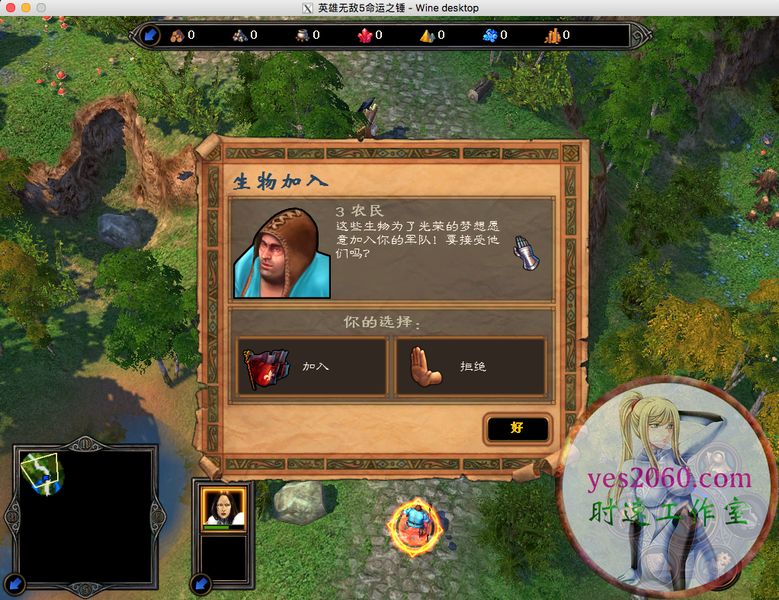
Task: Confirm with the 好 button
Action: [x=517, y=428]
